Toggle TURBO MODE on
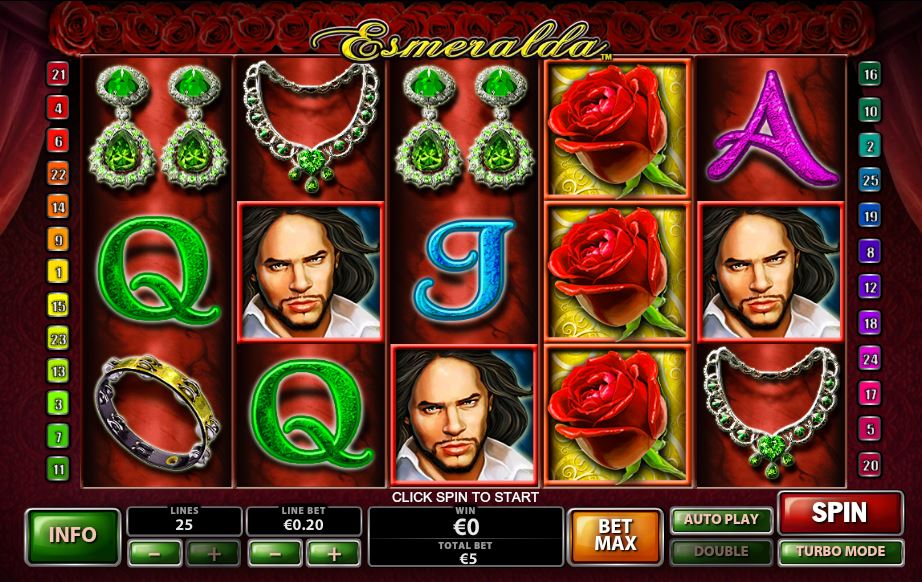 coord(839,551)
